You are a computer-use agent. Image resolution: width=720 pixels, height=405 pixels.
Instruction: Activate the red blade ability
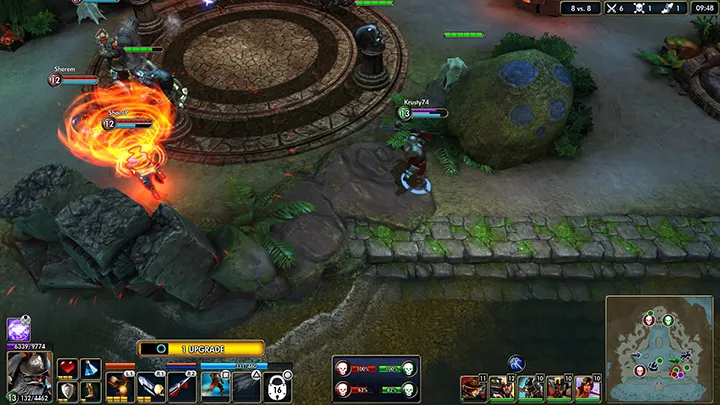182,385
